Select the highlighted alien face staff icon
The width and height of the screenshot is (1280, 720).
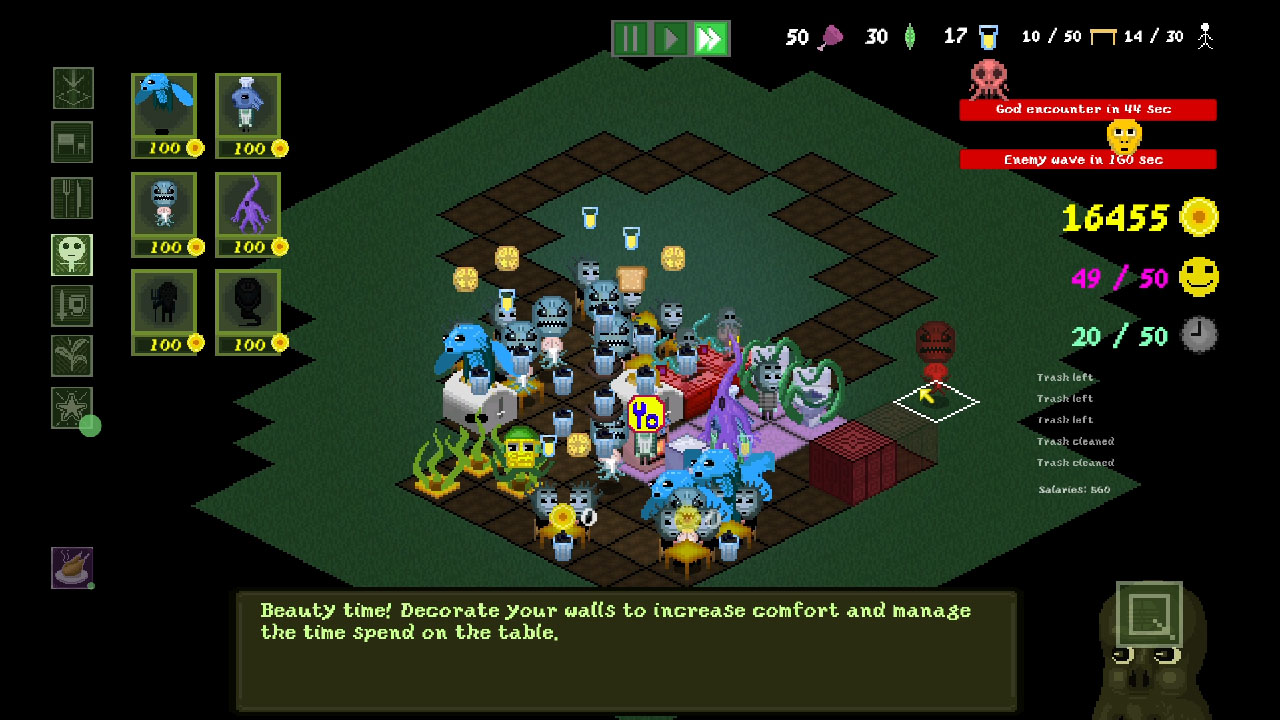click(71, 253)
